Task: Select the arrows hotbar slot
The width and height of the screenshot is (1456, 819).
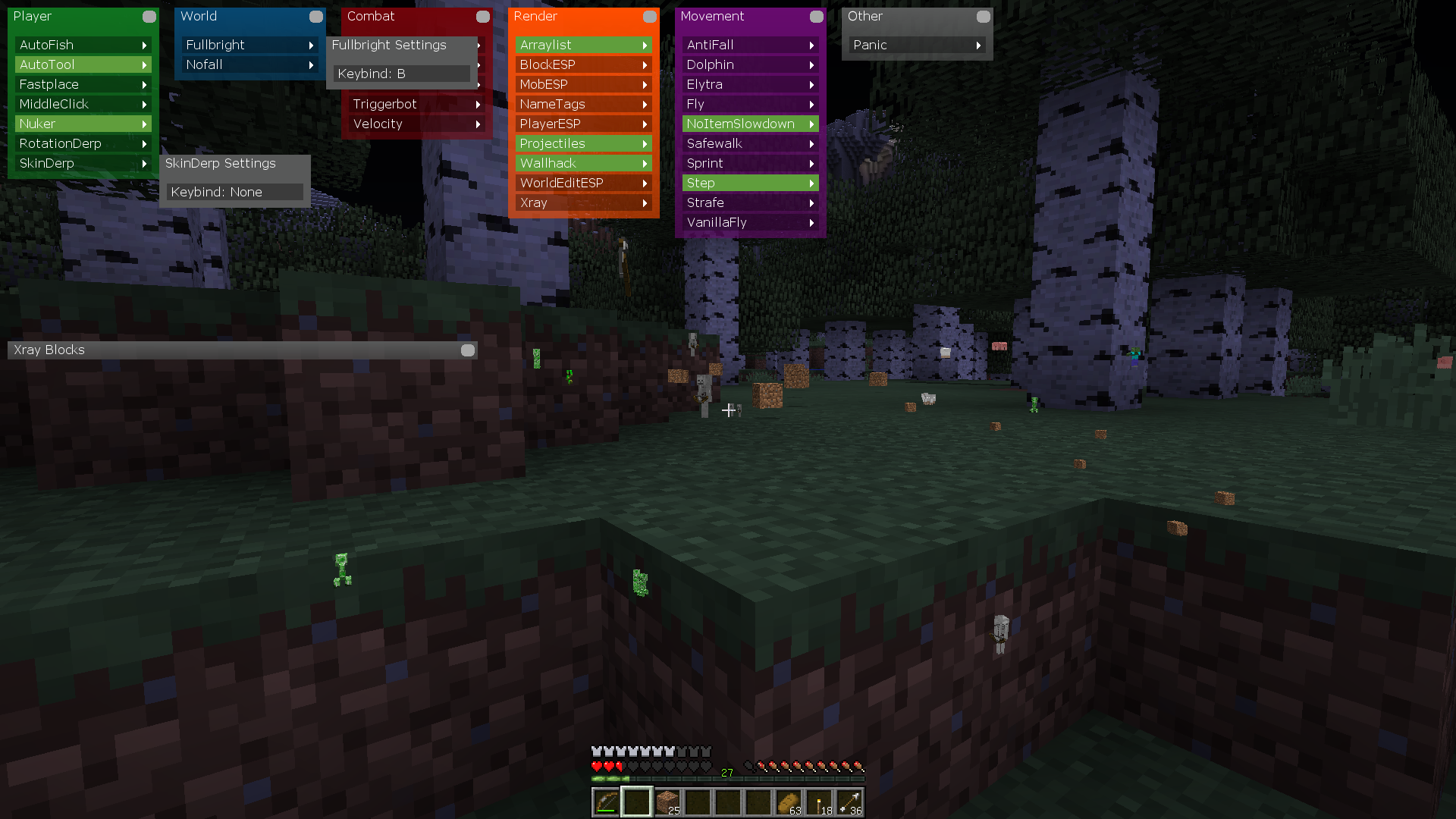Action: coord(849,802)
